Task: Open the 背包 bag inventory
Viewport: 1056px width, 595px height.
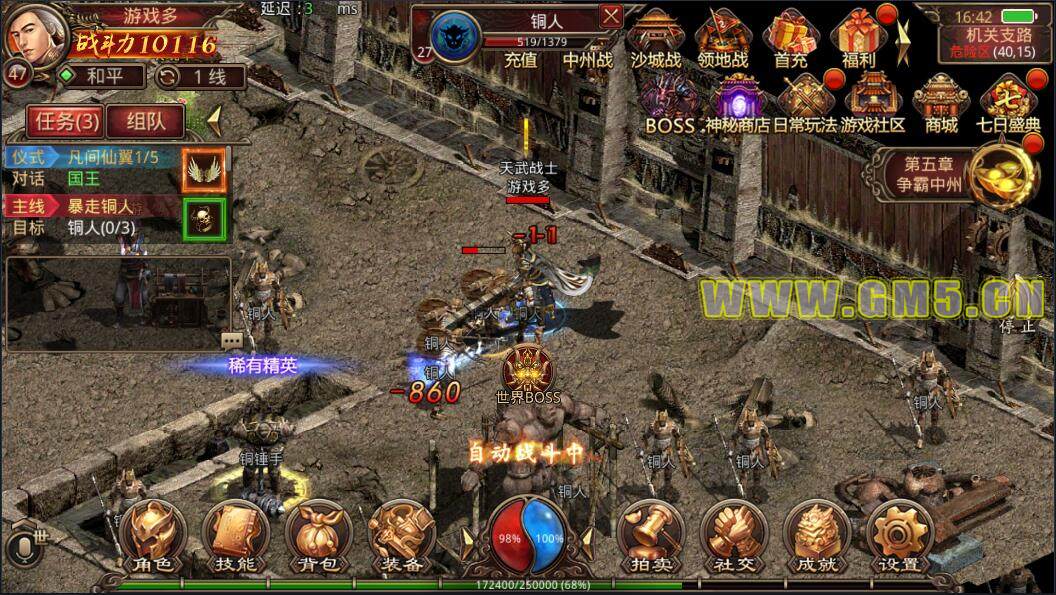Action: click(x=318, y=536)
